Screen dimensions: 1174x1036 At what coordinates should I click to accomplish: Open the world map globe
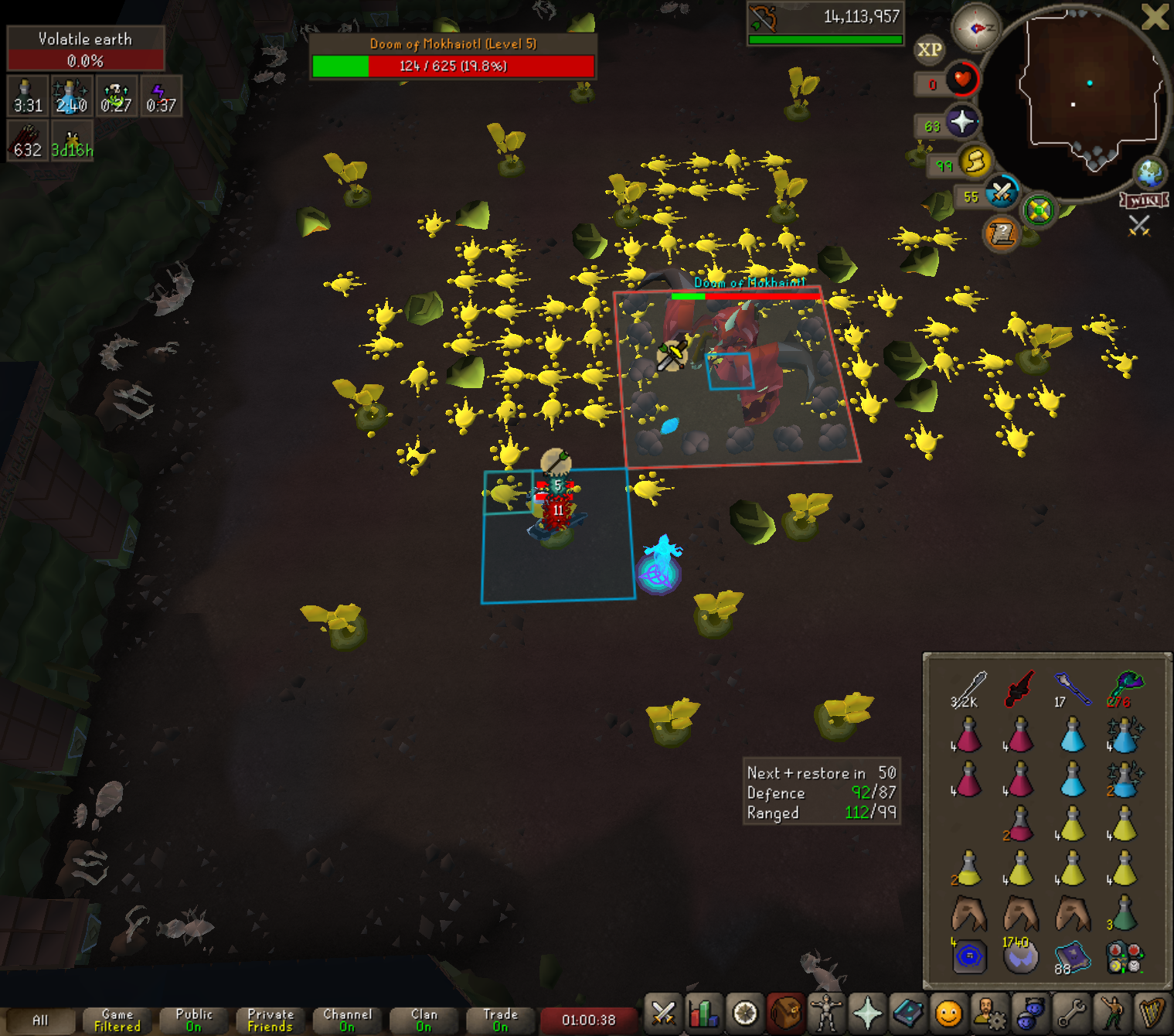[1150, 173]
